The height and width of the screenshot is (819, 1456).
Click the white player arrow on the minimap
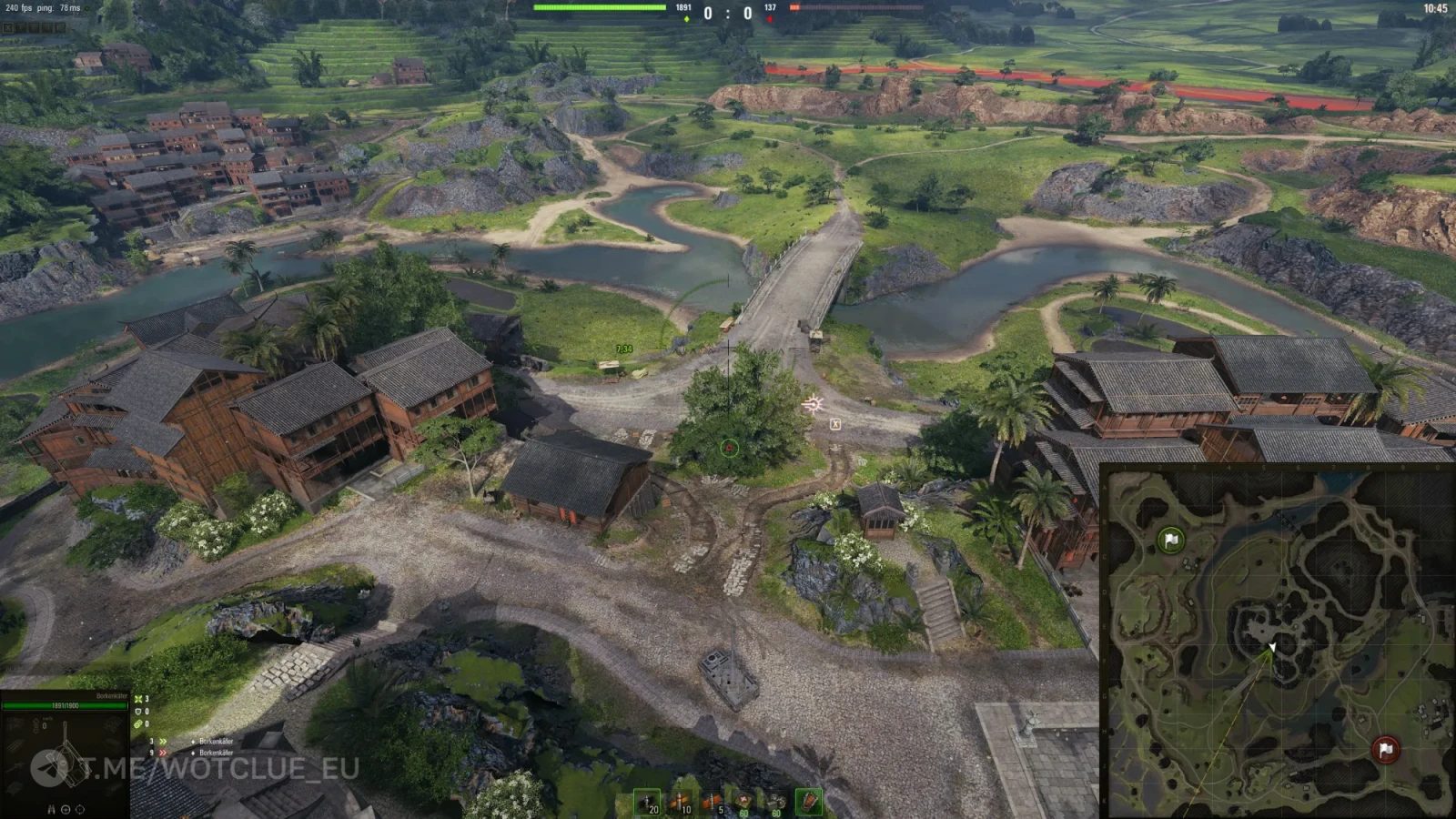(1270, 648)
